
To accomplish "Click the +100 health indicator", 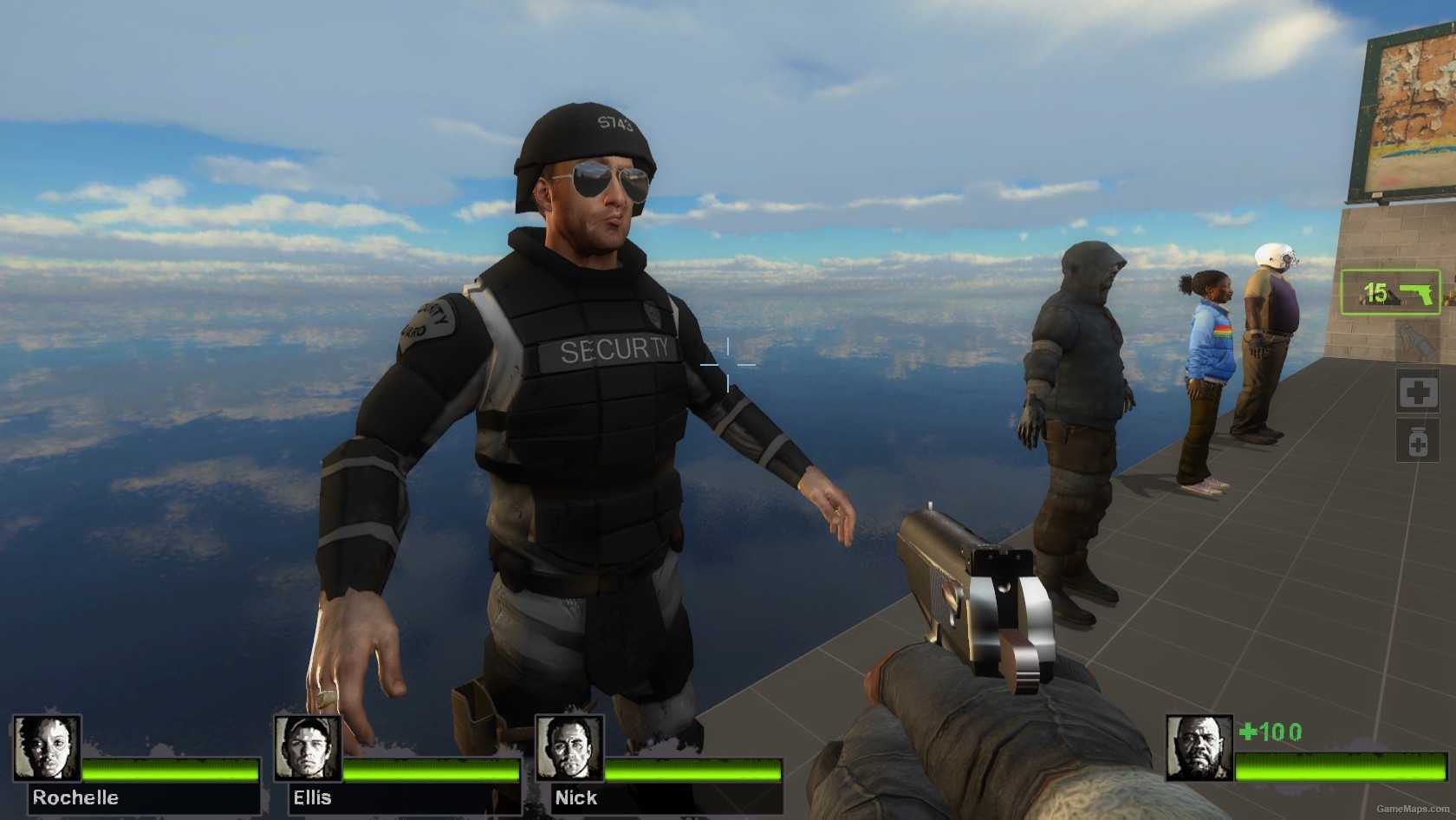I will (1269, 731).
